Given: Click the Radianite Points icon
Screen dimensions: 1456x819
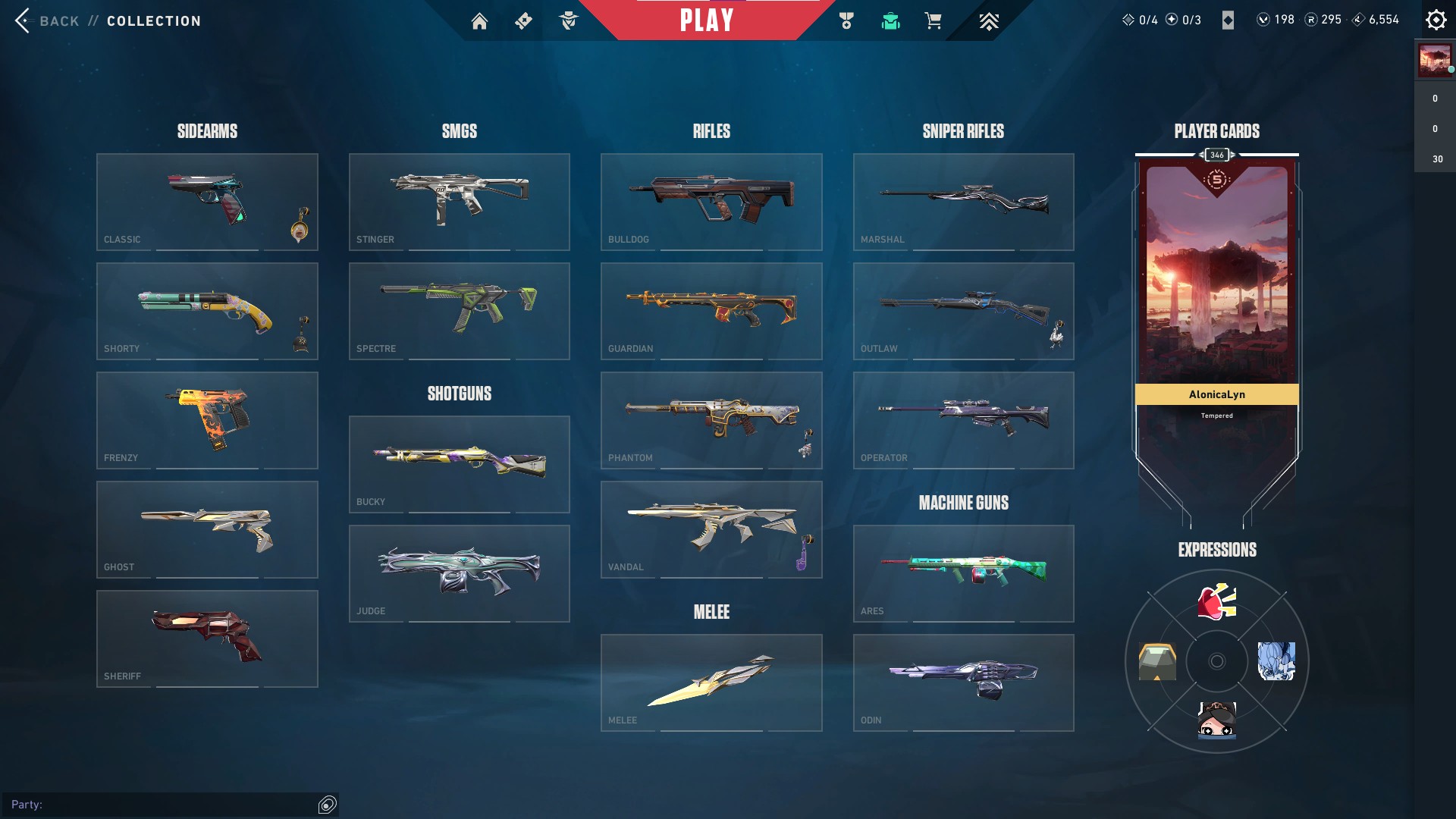Looking at the screenshot, I should click(1310, 20).
